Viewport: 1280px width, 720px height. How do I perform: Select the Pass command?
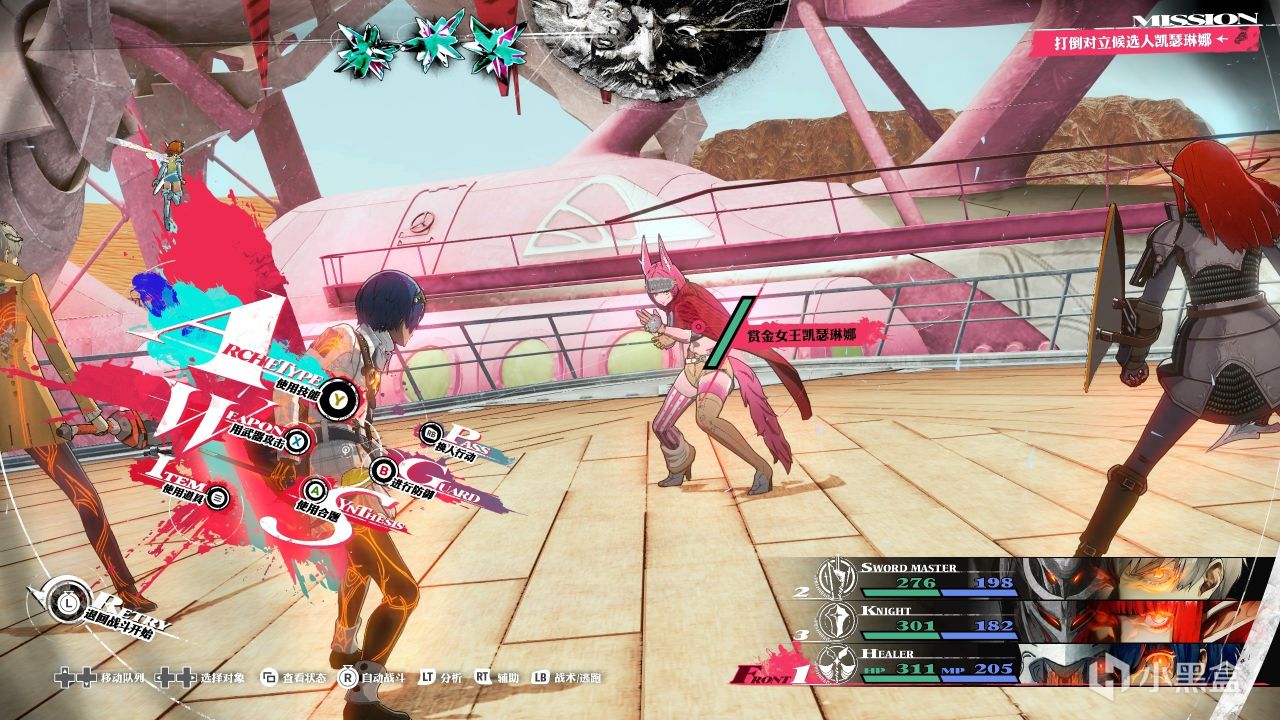432,434
